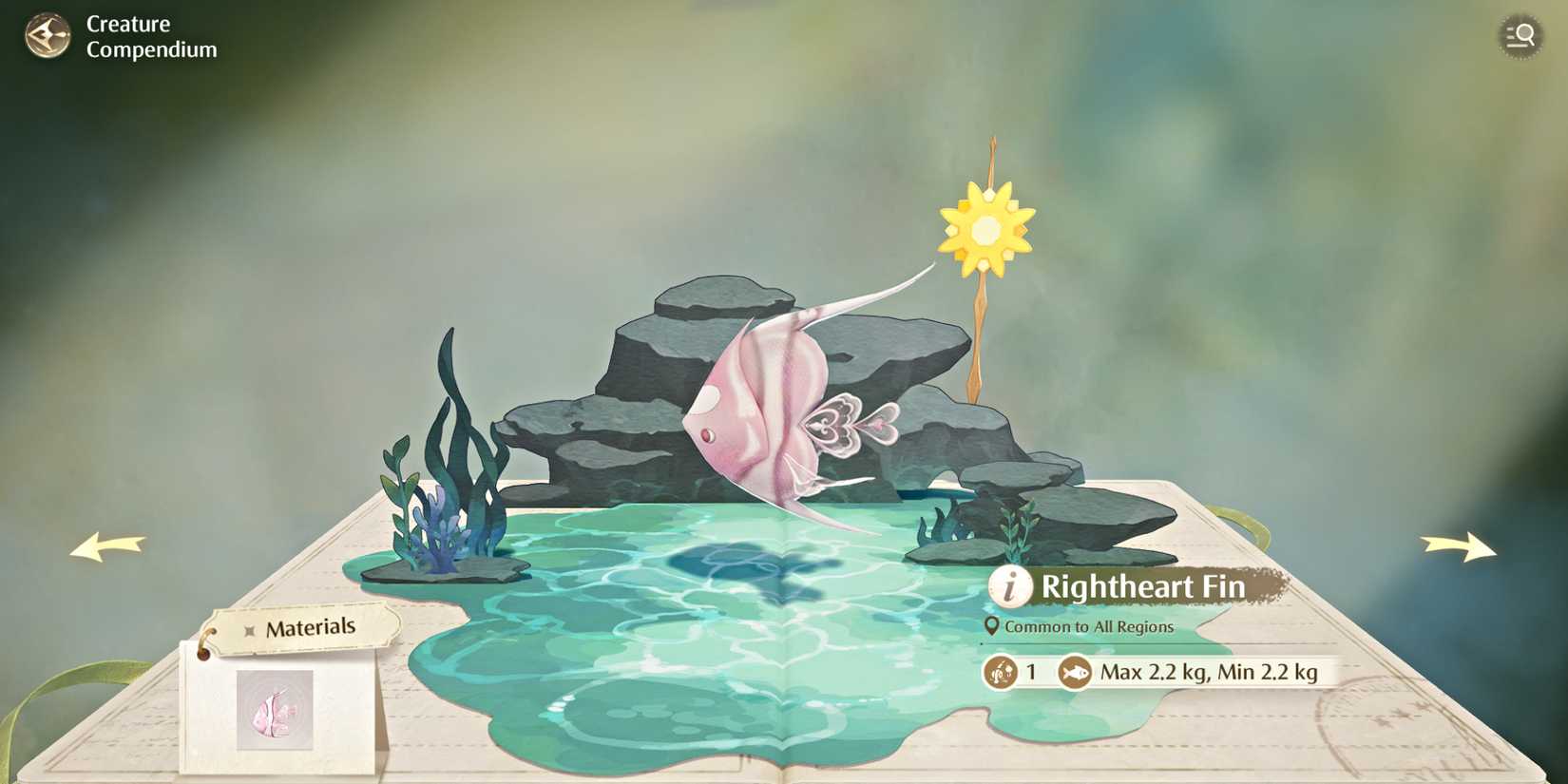Click the info icon beside Rightheart Fin

(x=1009, y=588)
